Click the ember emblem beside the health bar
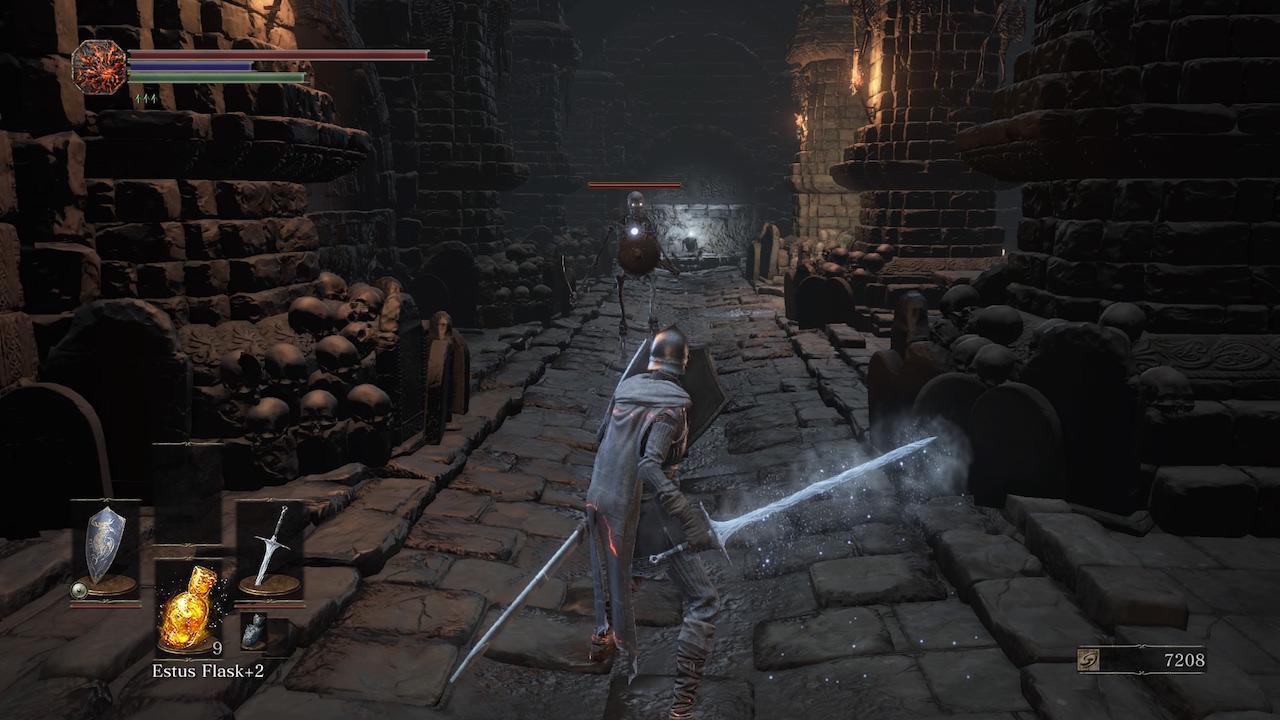 99,67
